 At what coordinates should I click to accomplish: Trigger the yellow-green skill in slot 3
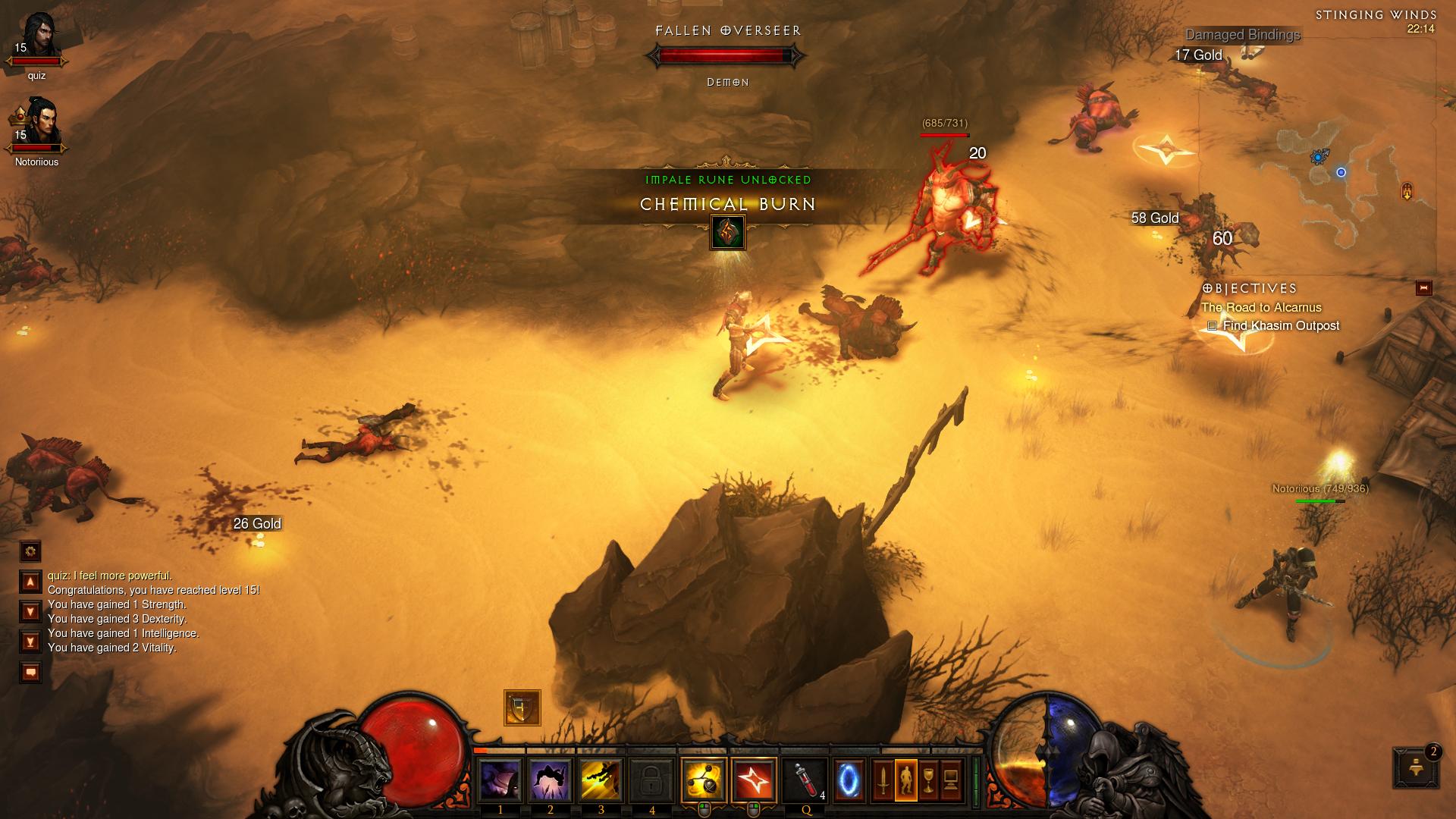point(601,780)
